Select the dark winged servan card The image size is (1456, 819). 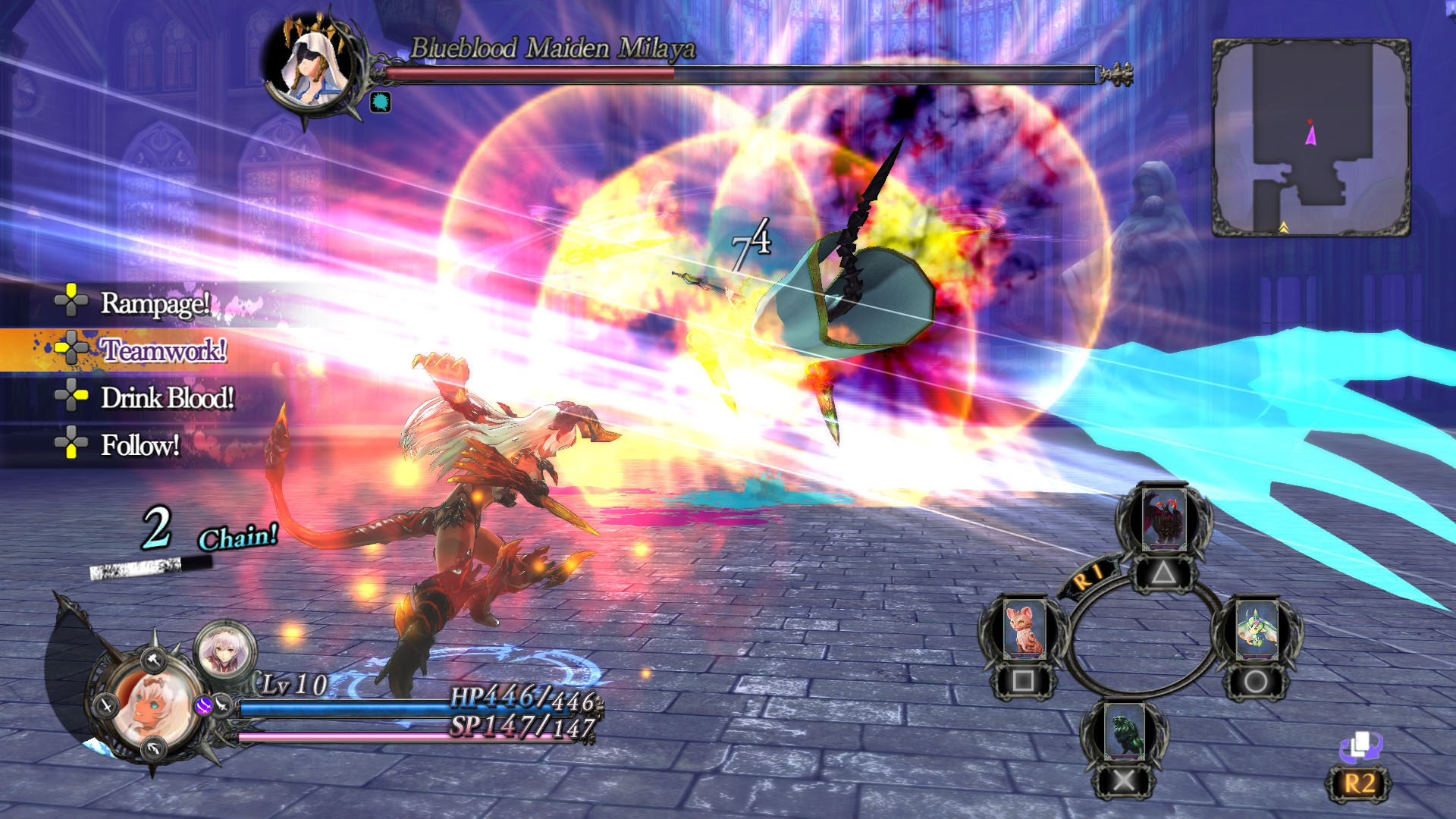click(1164, 519)
